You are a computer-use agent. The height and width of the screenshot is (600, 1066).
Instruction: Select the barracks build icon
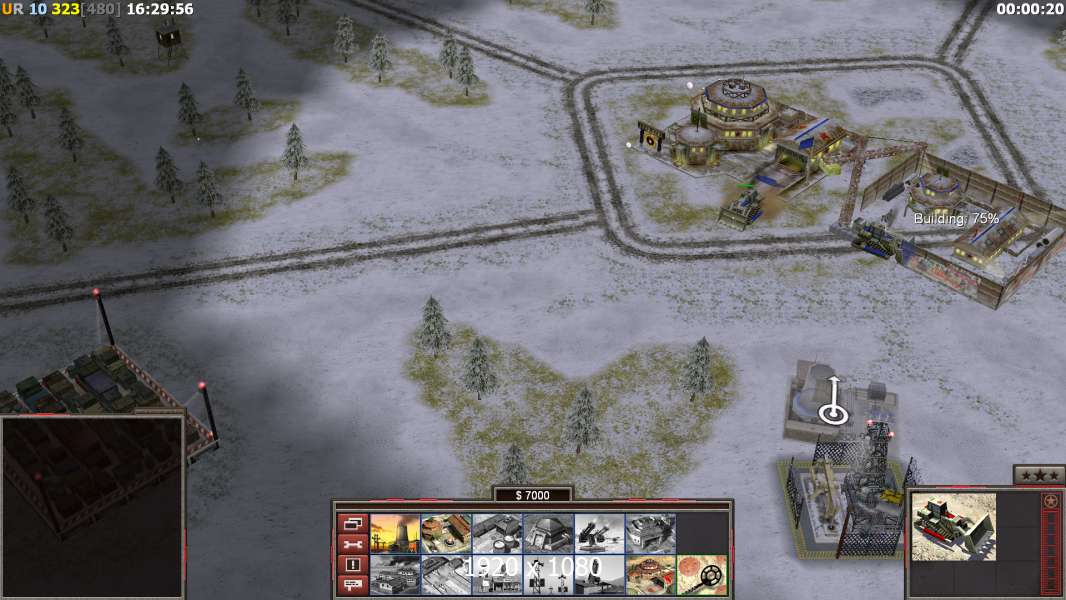(x=446, y=533)
